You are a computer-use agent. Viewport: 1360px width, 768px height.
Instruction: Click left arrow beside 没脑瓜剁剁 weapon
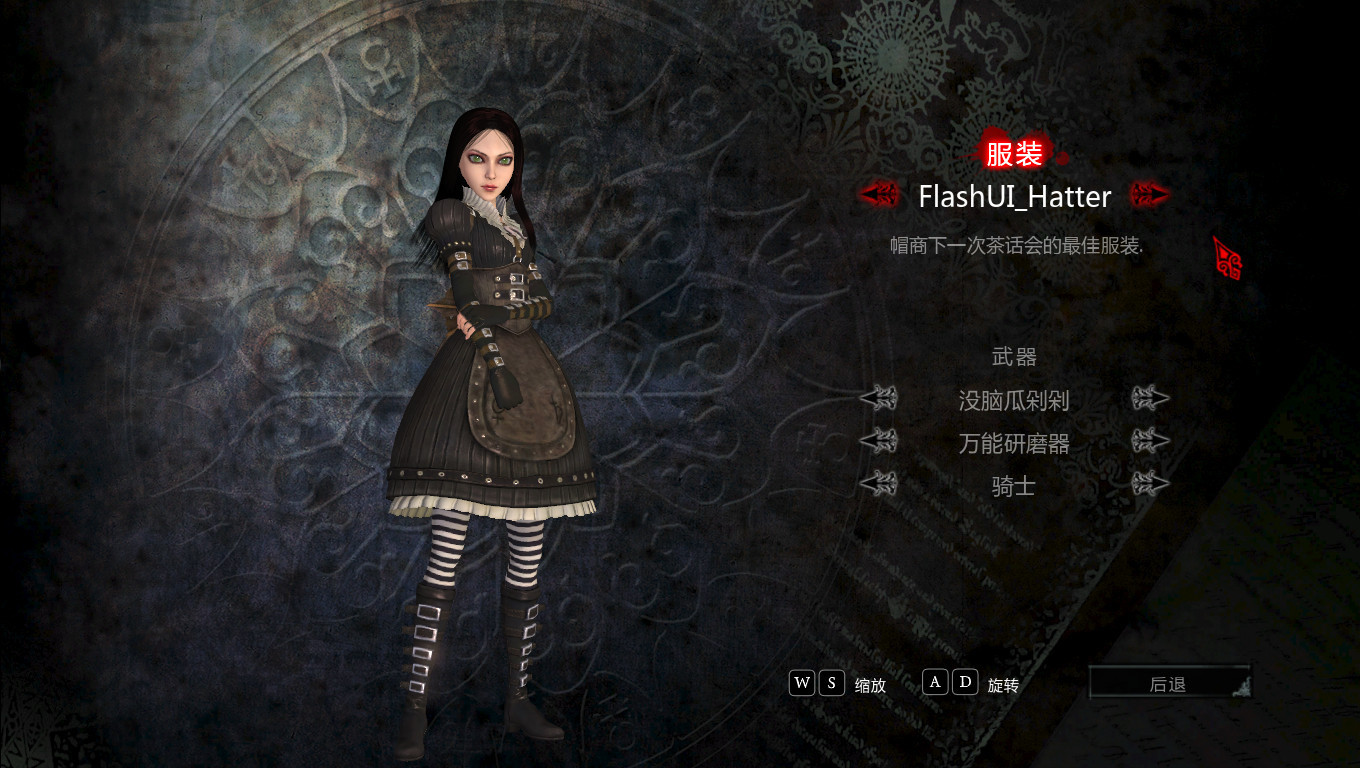tap(879, 399)
